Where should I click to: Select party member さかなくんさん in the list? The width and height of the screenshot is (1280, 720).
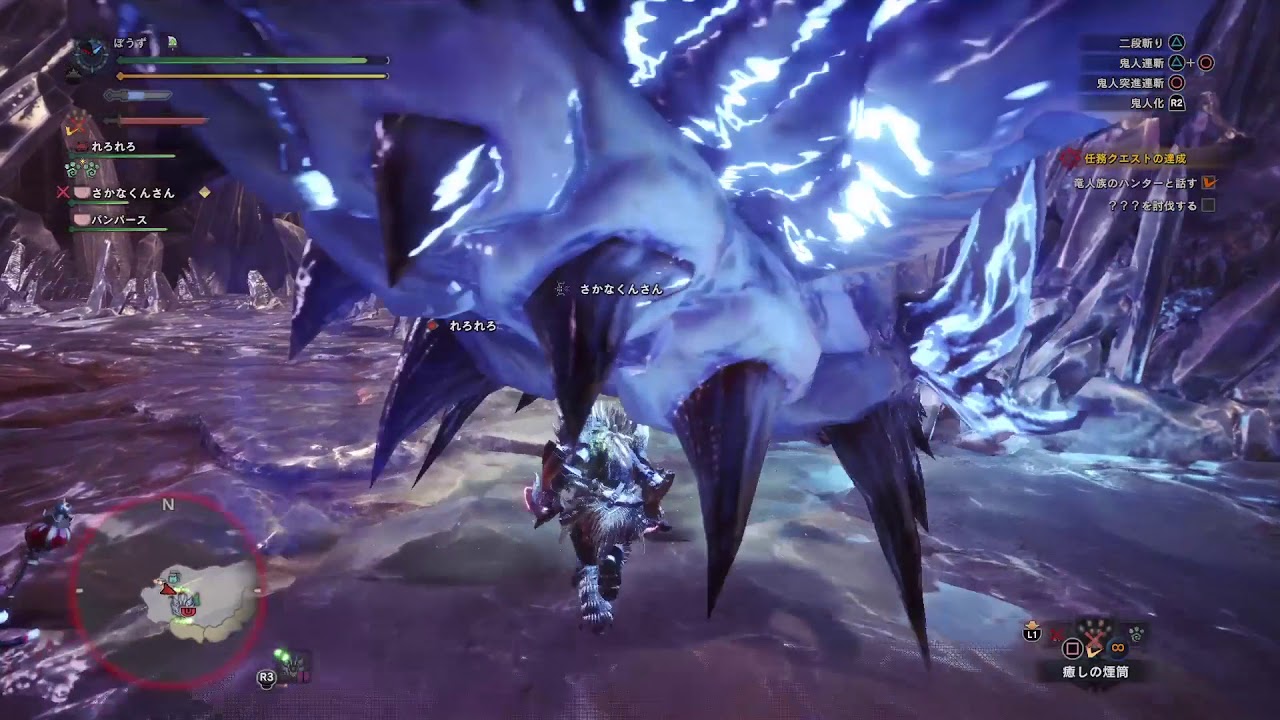(132, 192)
